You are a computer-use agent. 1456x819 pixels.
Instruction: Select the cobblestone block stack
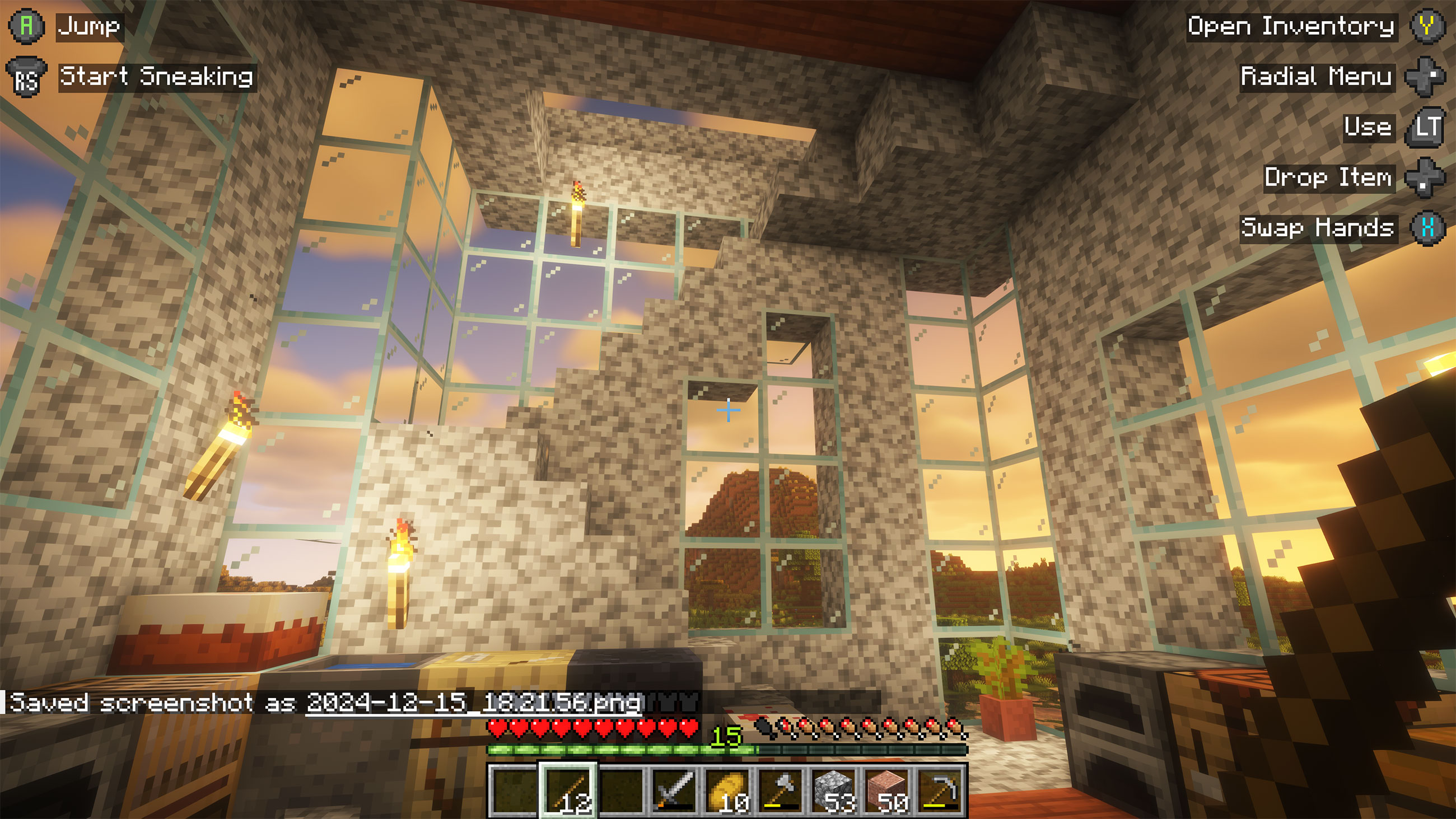(834, 789)
